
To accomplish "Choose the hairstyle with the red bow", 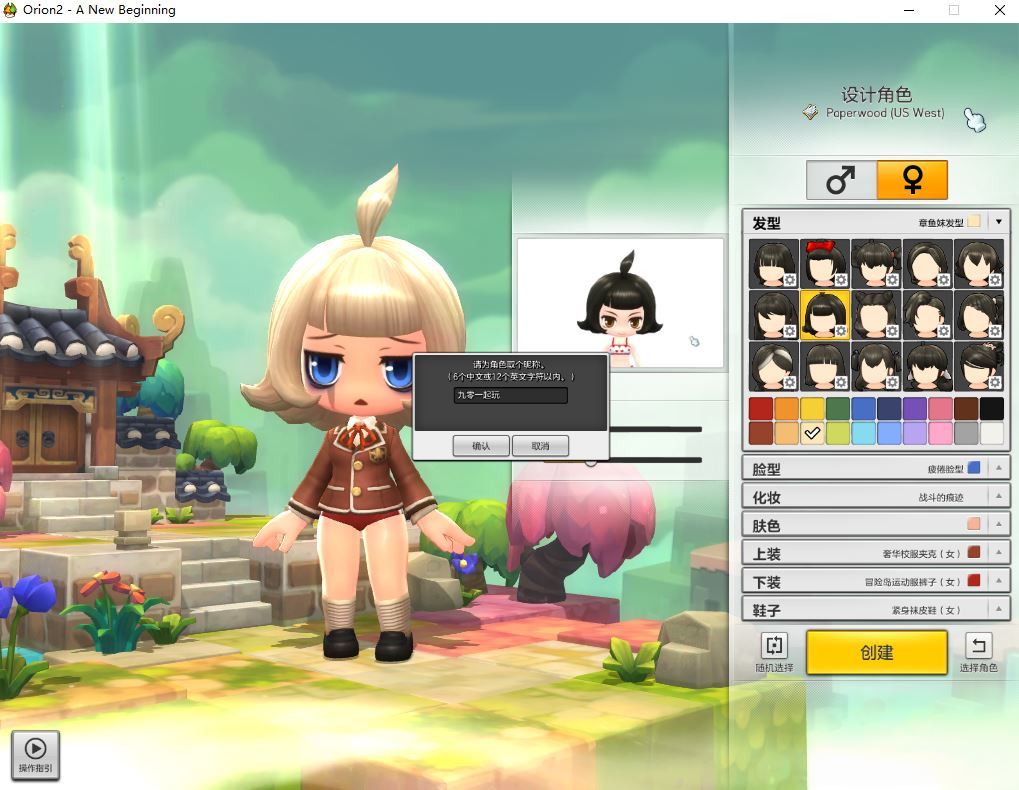I will pos(825,264).
